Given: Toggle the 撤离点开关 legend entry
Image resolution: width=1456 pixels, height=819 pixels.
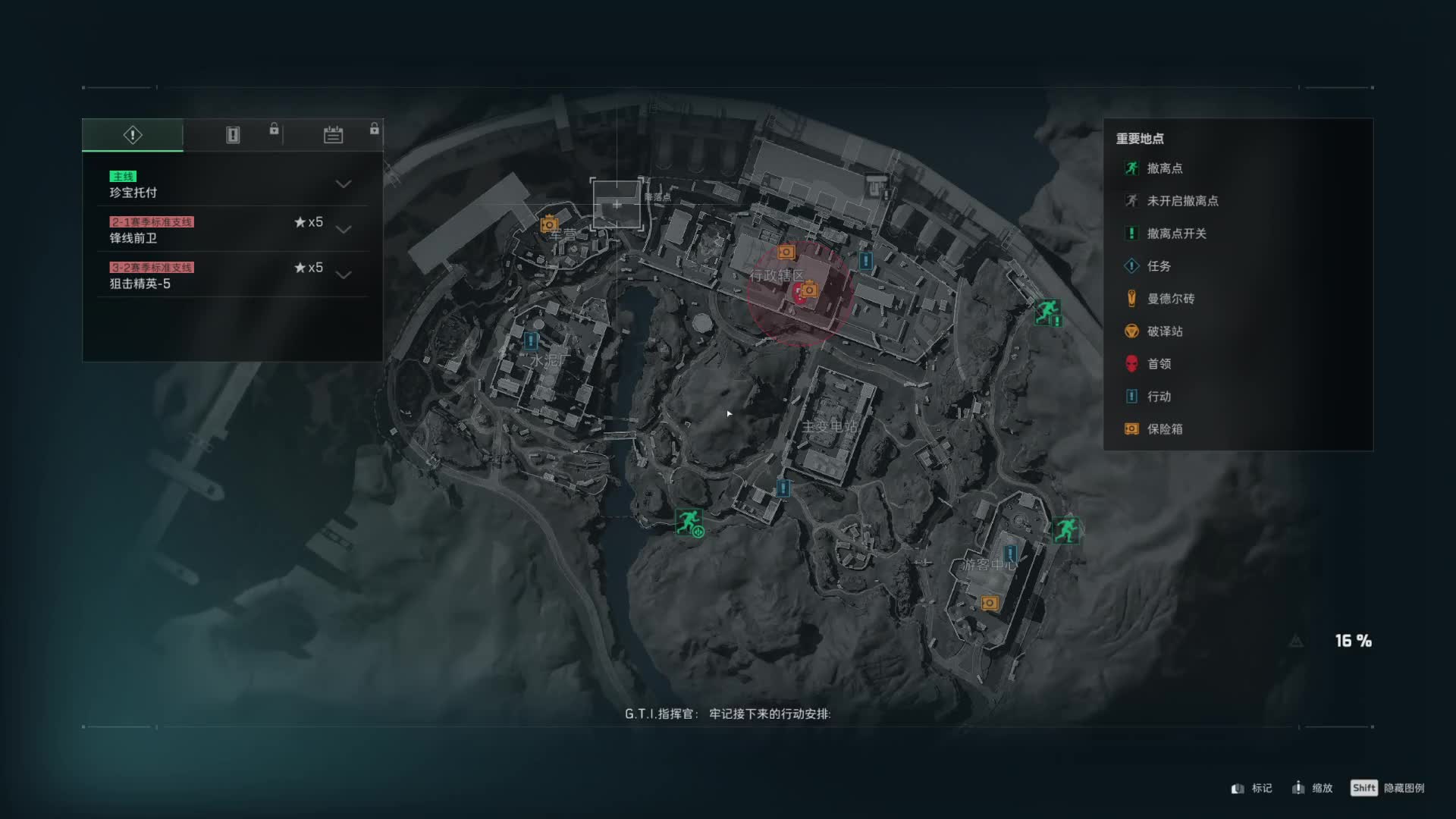Looking at the screenshot, I should click(1175, 234).
